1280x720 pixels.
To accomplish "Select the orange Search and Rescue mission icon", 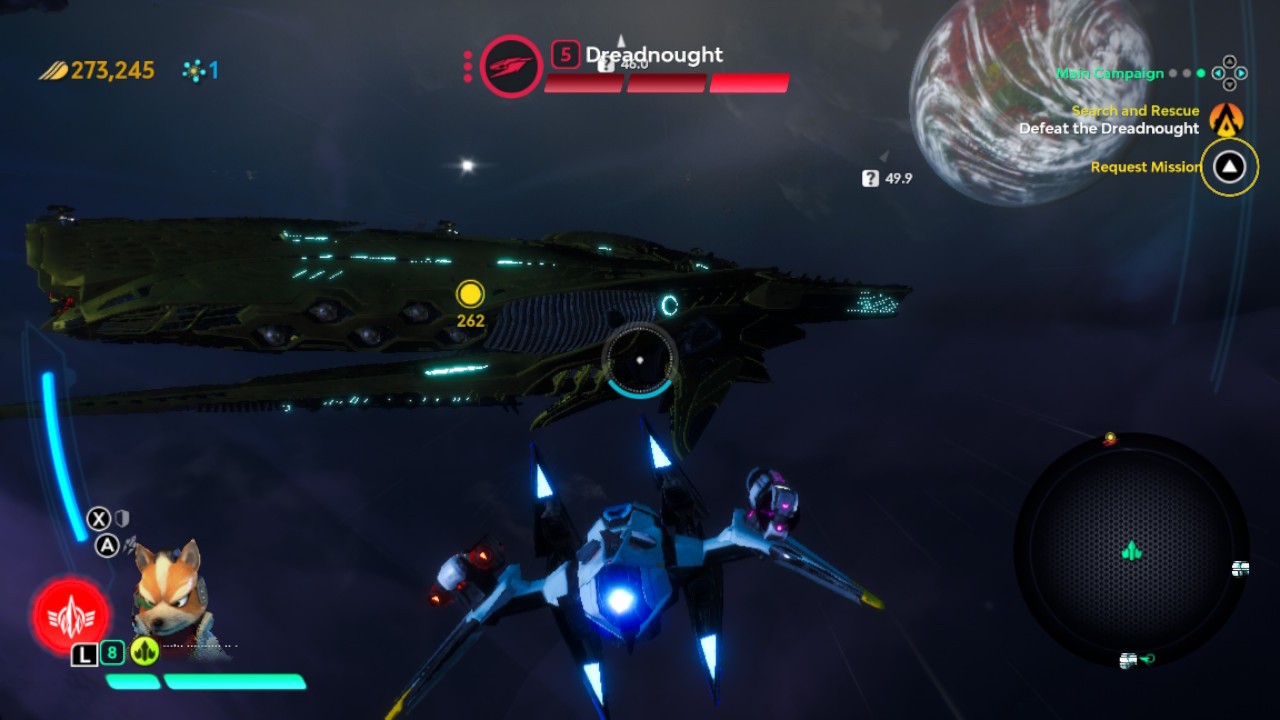I will [x=1225, y=119].
